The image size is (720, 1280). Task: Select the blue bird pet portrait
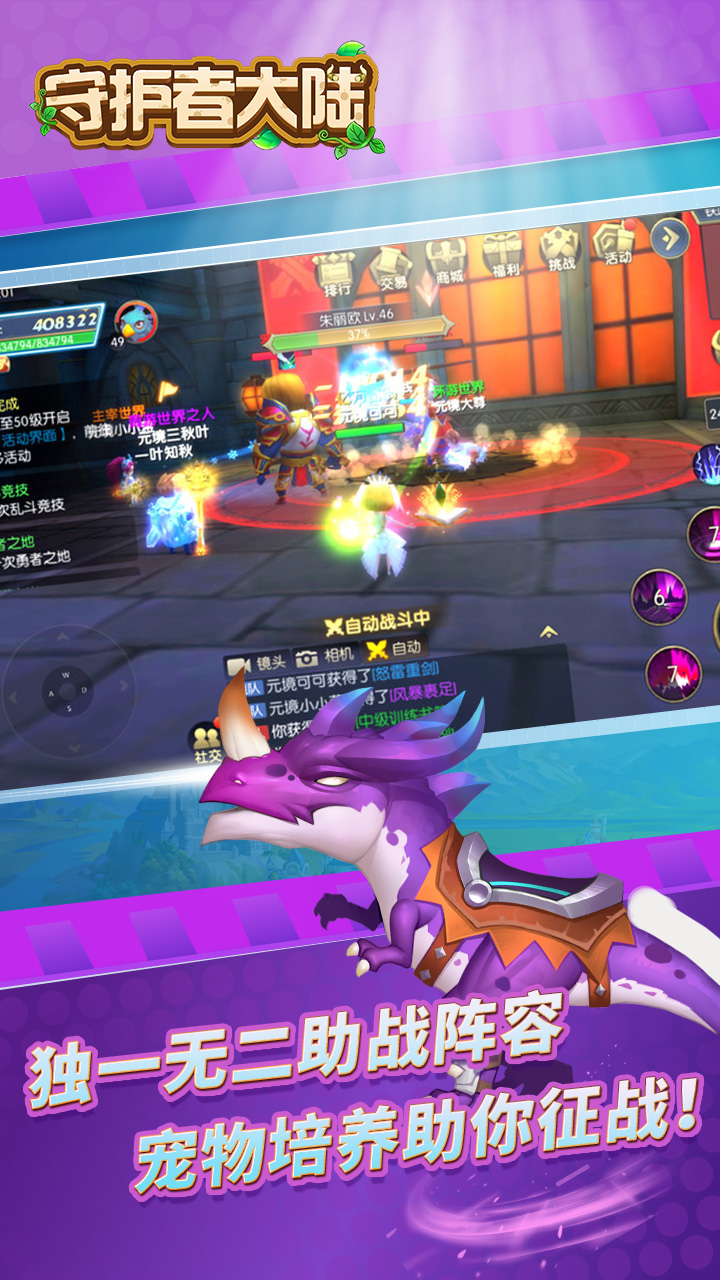[x=134, y=322]
